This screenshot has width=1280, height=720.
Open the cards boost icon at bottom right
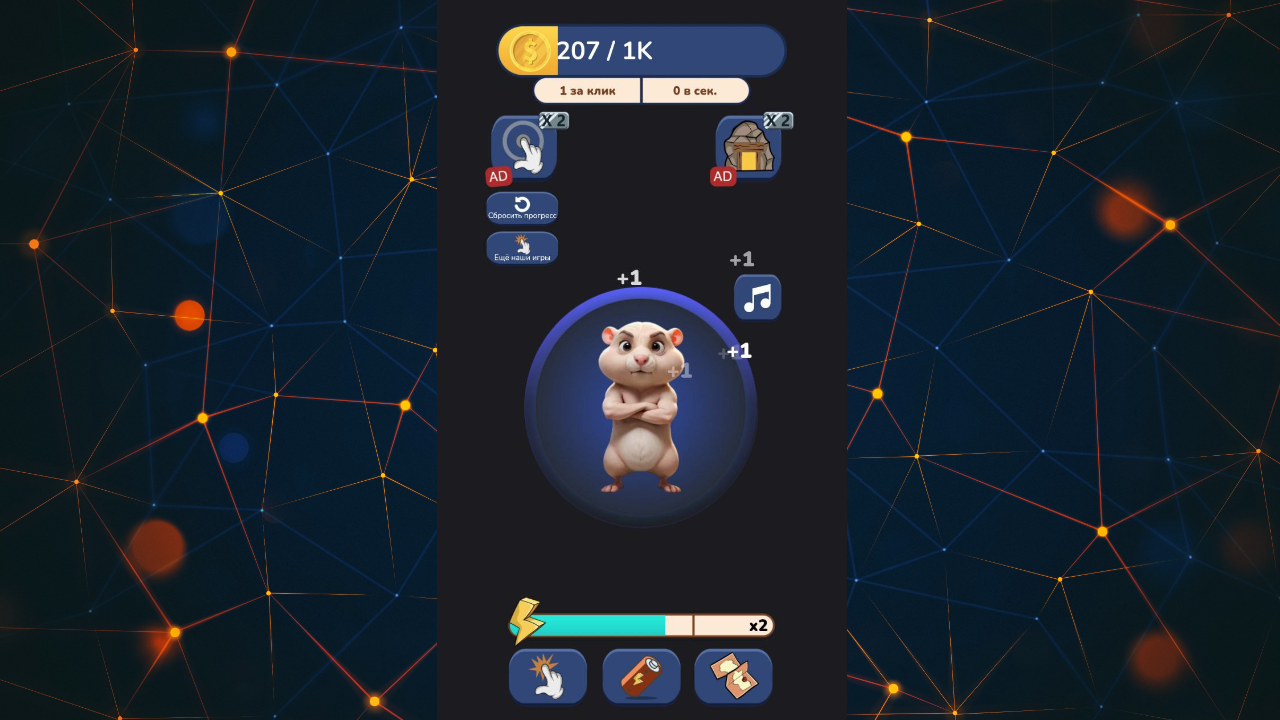(733, 676)
